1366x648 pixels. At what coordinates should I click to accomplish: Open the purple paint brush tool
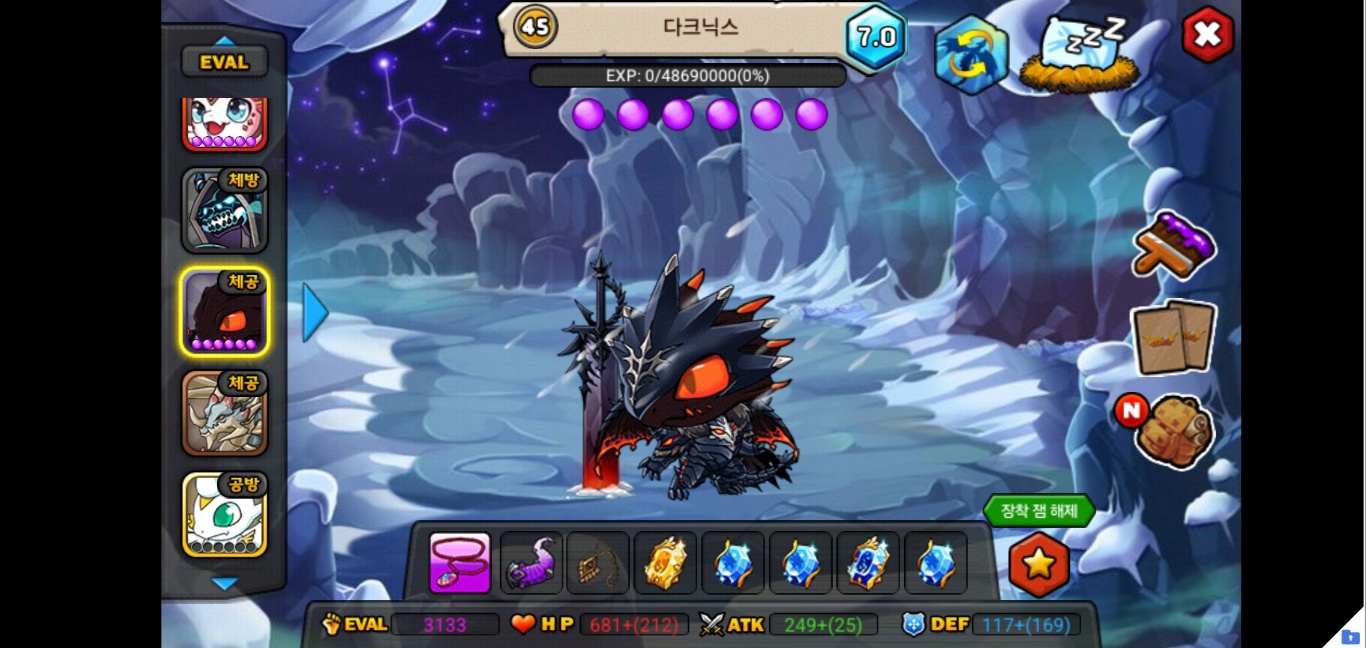point(1174,245)
